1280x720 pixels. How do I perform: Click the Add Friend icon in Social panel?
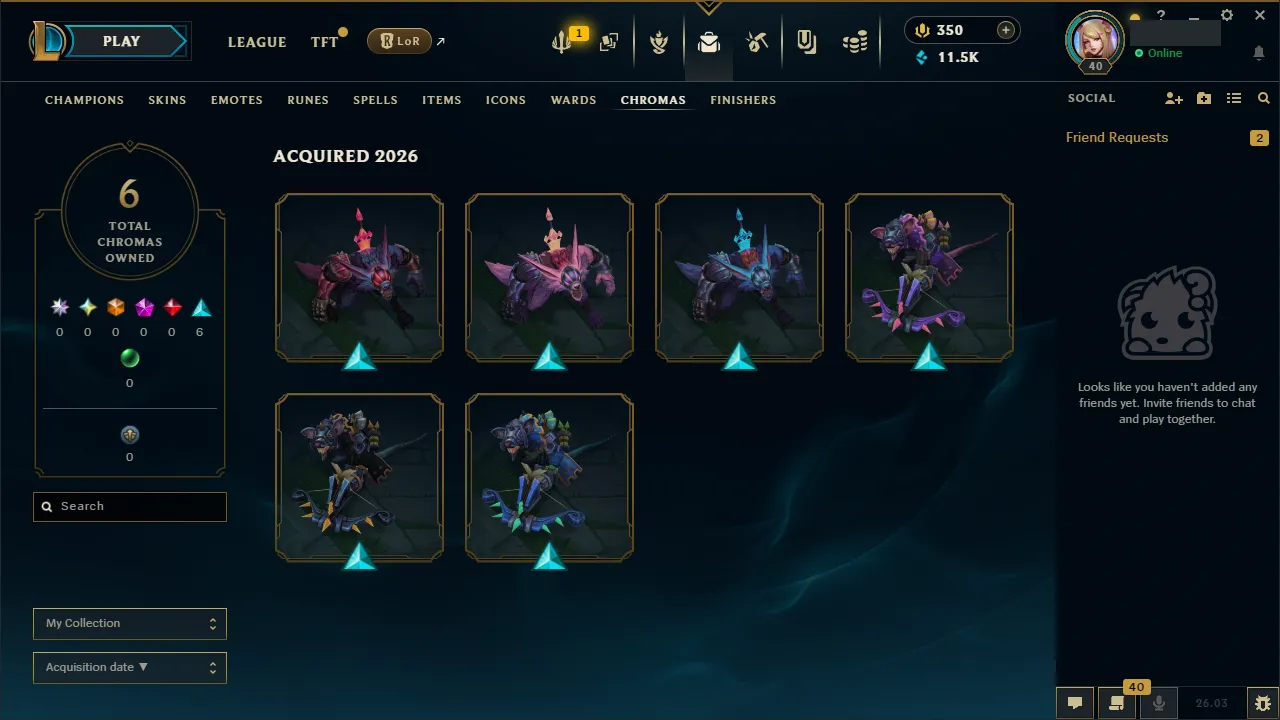pyautogui.click(x=1174, y=98)
